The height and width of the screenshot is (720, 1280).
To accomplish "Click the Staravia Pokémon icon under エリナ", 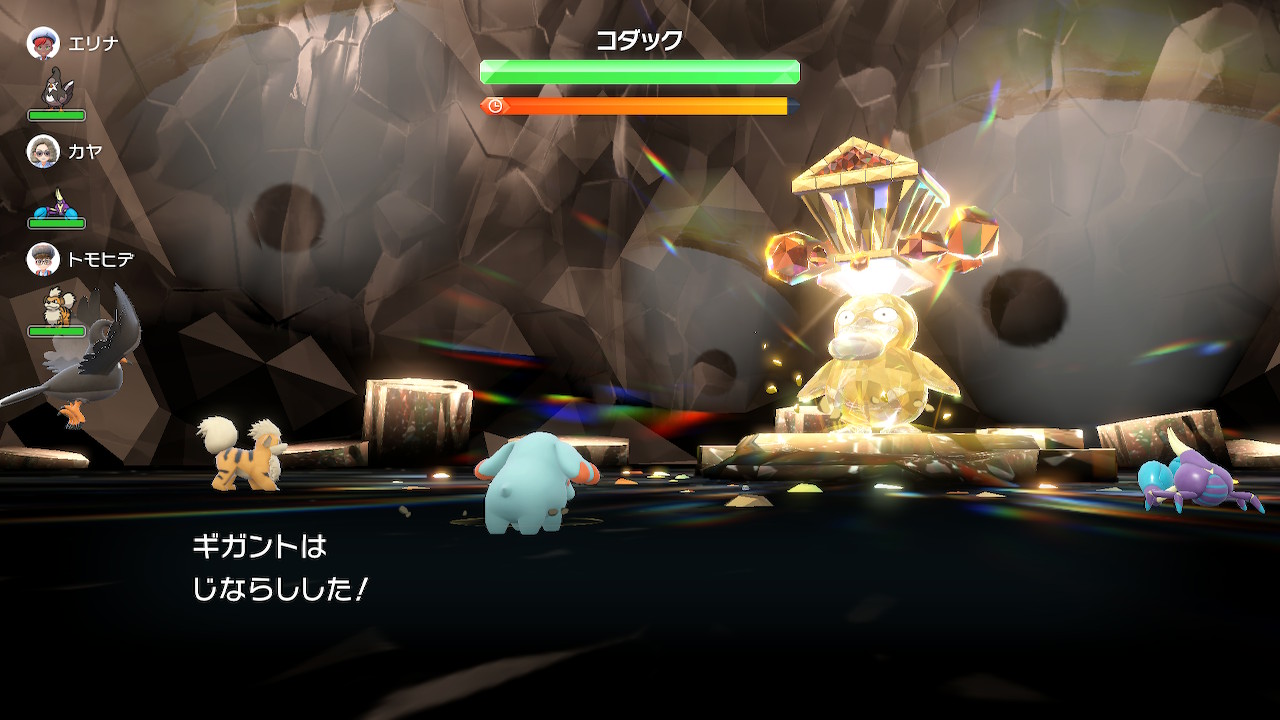I will tap(55, 88).
